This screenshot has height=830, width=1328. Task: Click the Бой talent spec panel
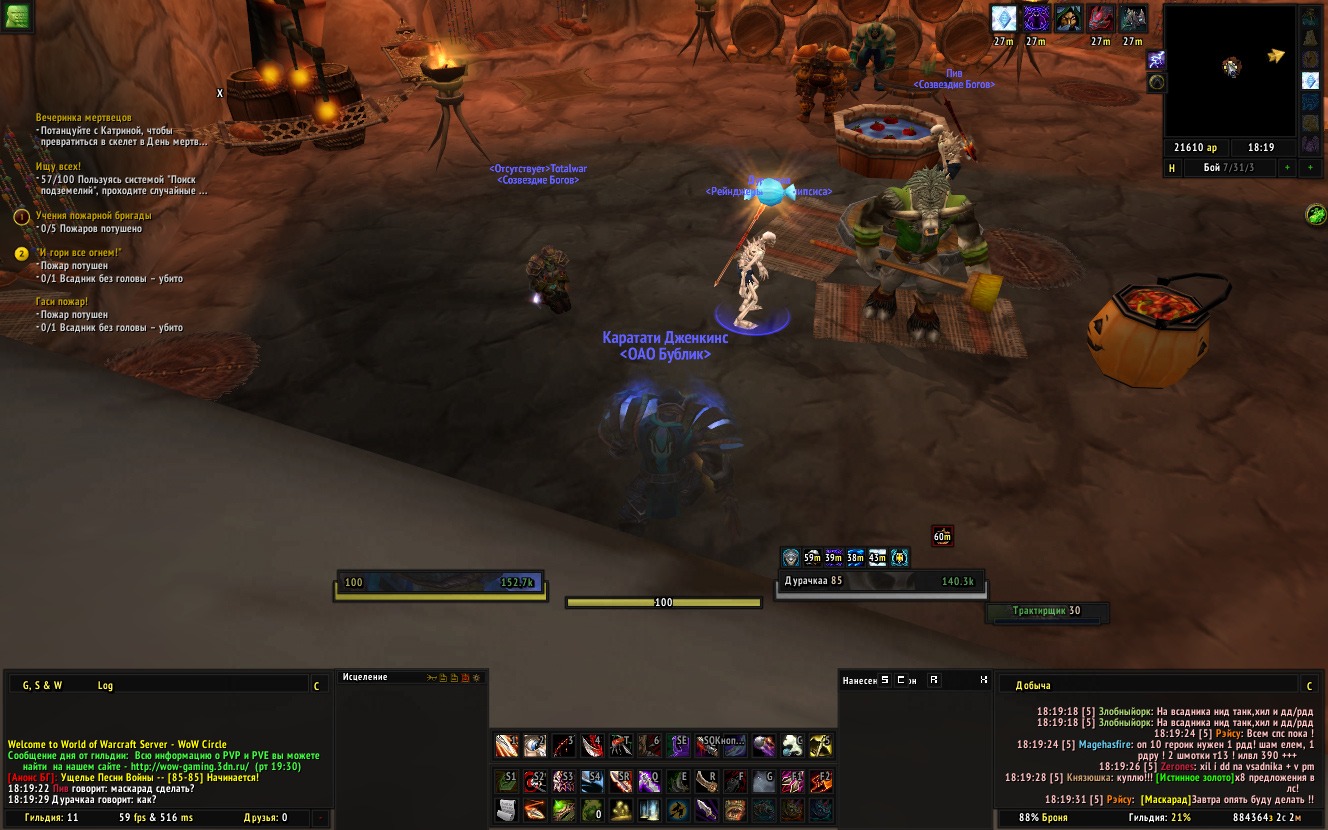click(x=1231, y=168)
